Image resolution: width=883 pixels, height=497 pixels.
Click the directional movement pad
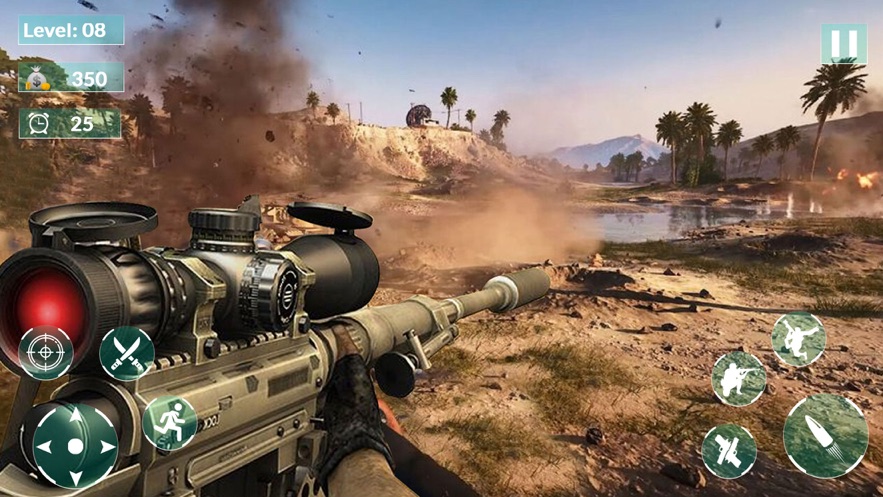(75, 445)
